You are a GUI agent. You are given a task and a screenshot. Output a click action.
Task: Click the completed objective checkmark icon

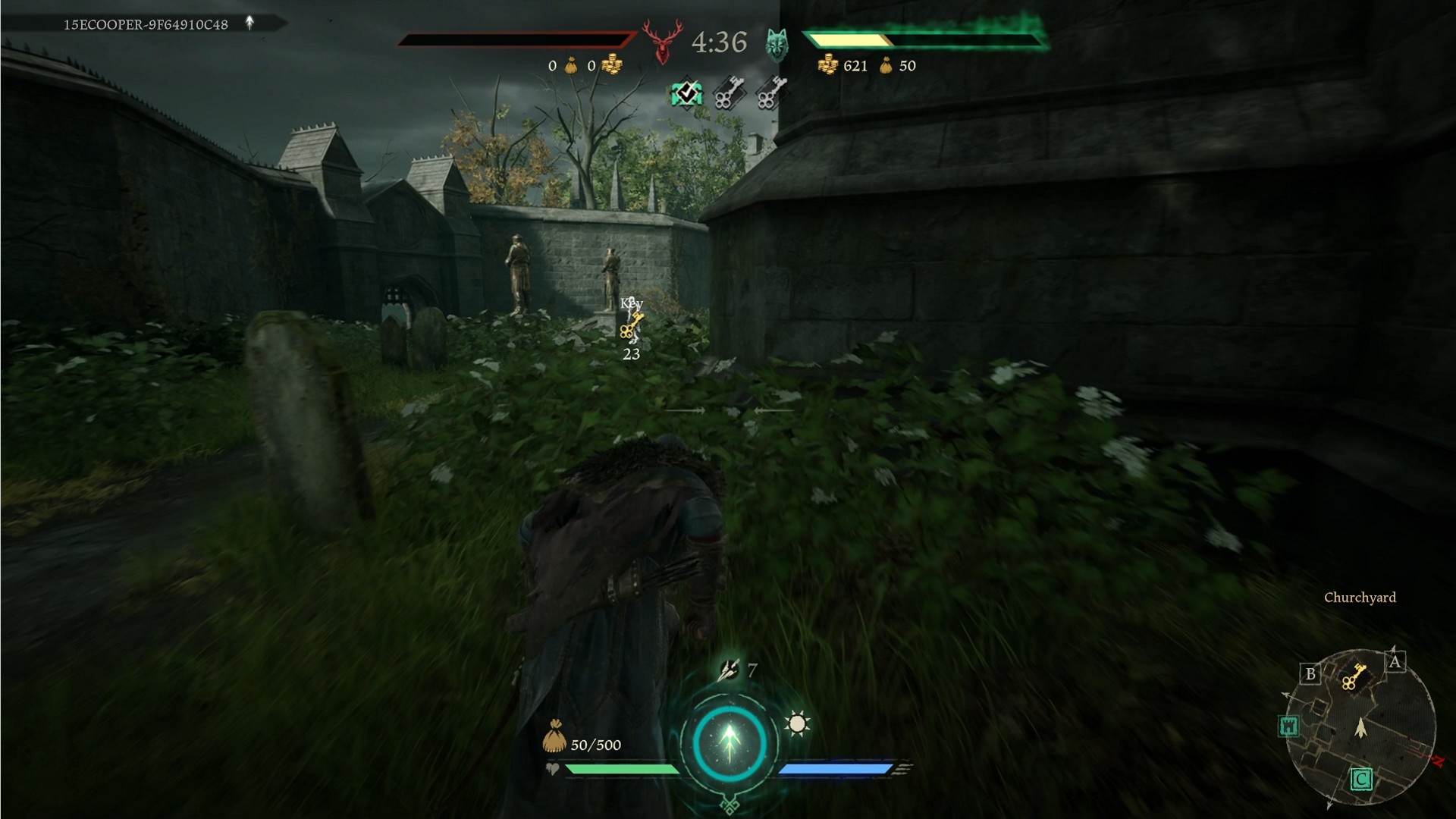coord(686,94)
